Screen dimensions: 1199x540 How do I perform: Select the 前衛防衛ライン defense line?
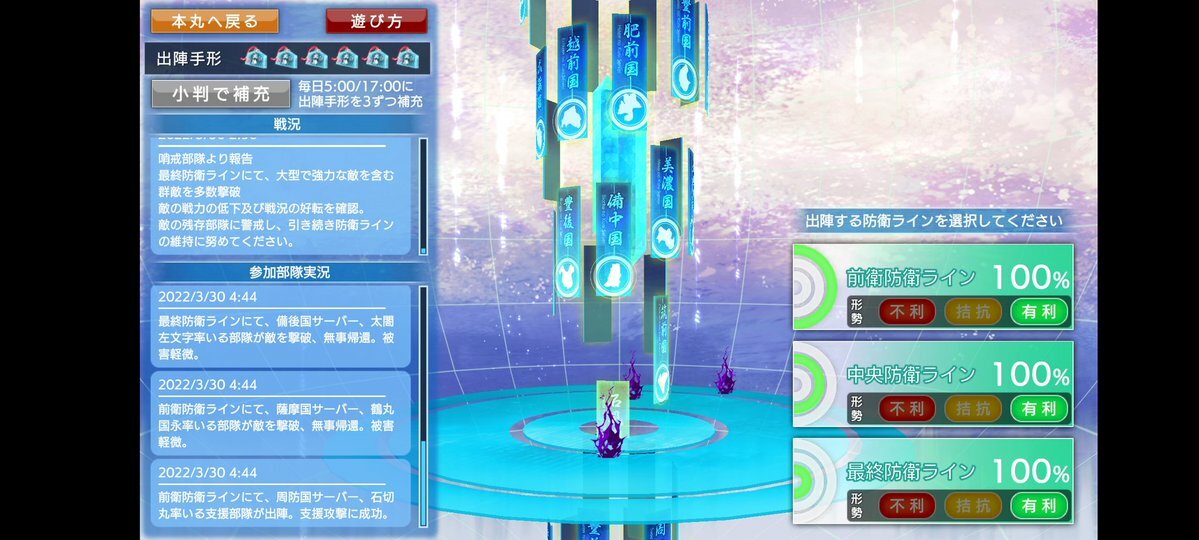tap(932, 286)
